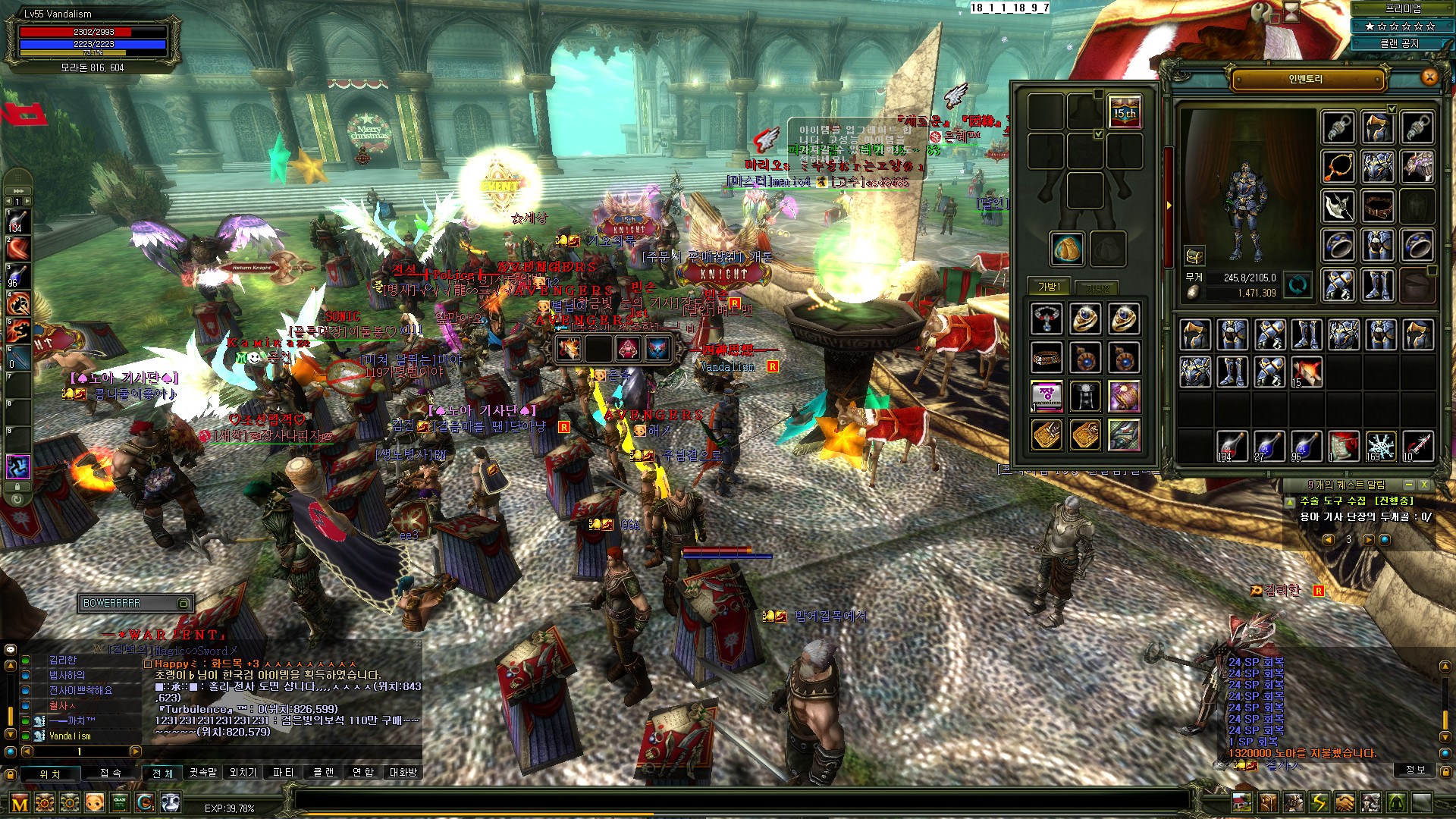Click the inventory refresh arrows button
1456x819 pixels.
click(x=1298, y=285)
